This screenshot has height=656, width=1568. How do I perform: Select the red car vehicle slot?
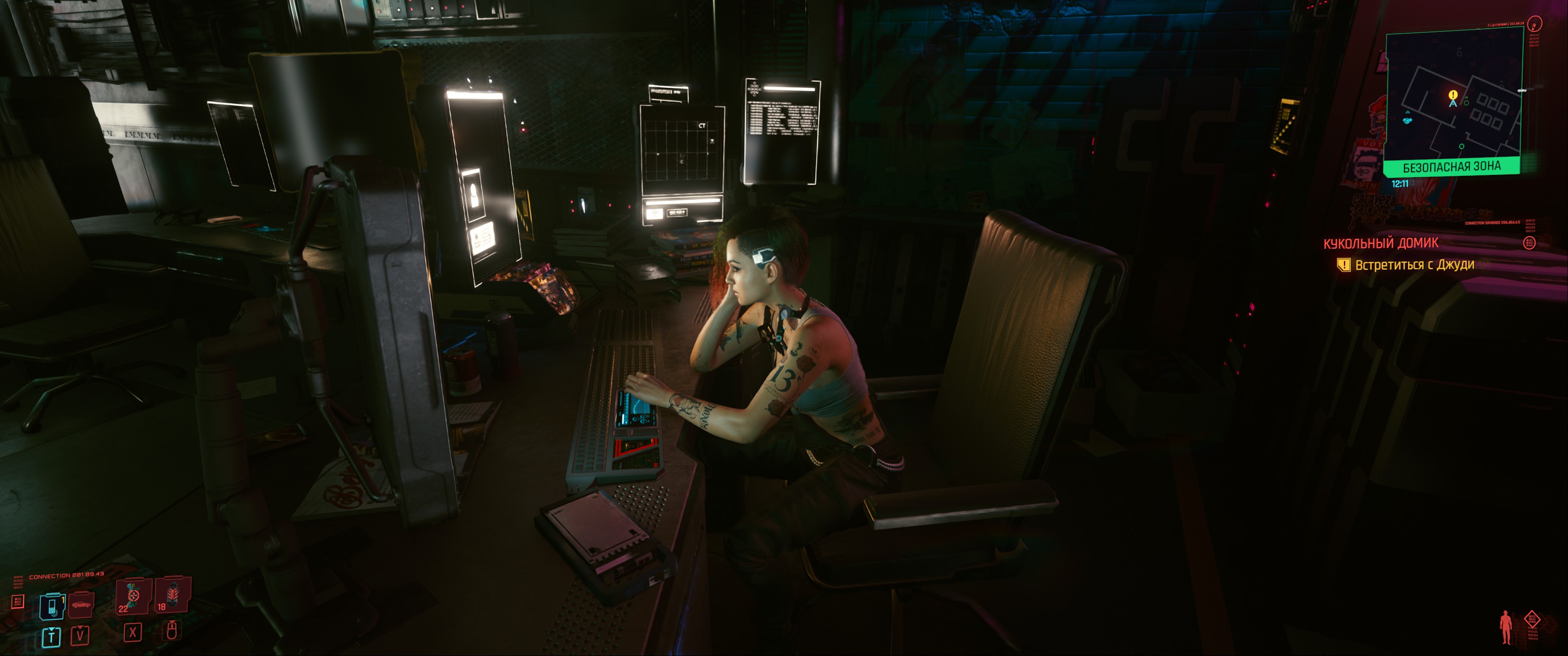pyautogui.click(x=82, y=604)
